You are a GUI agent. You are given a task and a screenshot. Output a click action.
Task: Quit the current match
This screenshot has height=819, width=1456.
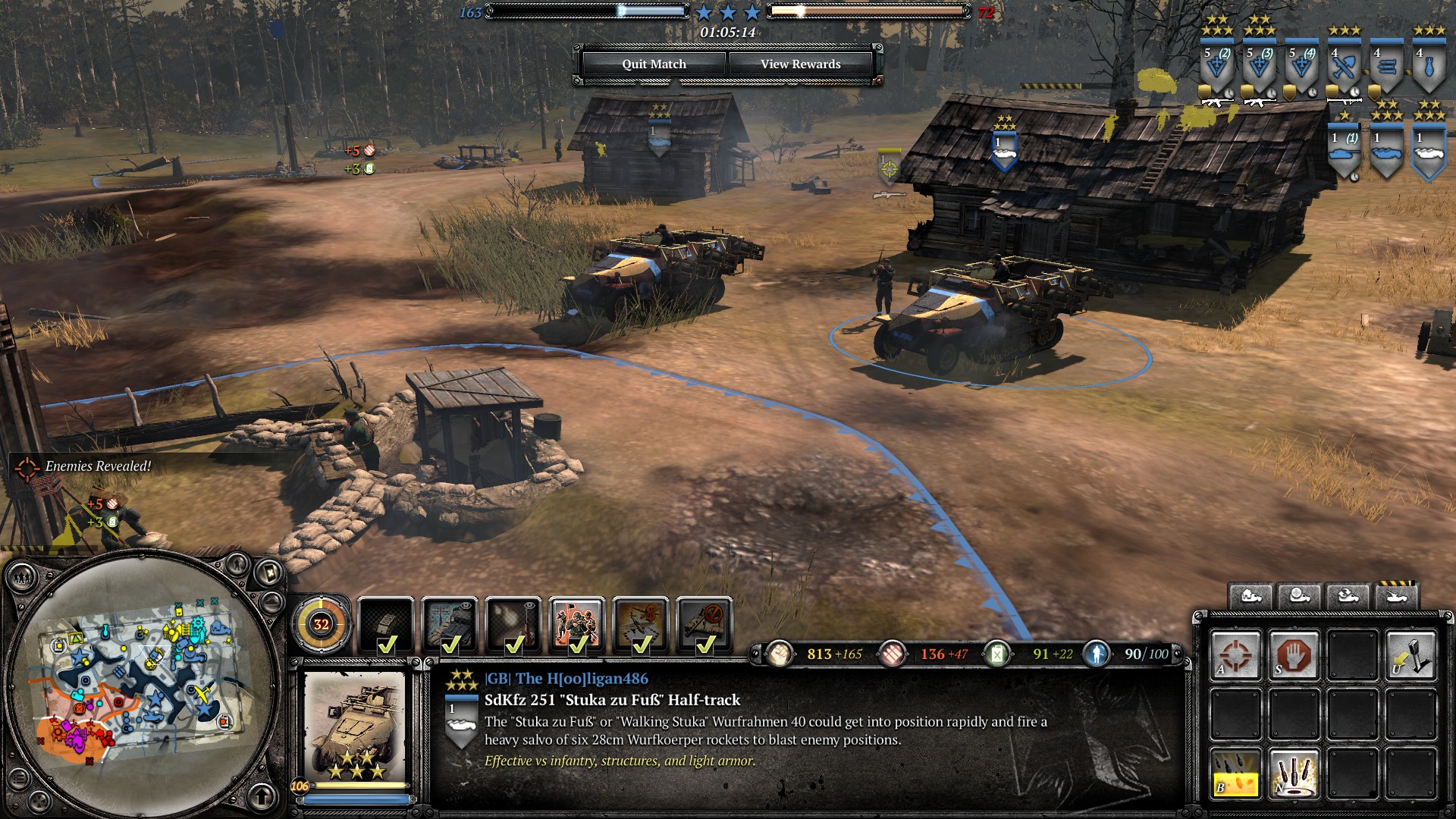654,64
